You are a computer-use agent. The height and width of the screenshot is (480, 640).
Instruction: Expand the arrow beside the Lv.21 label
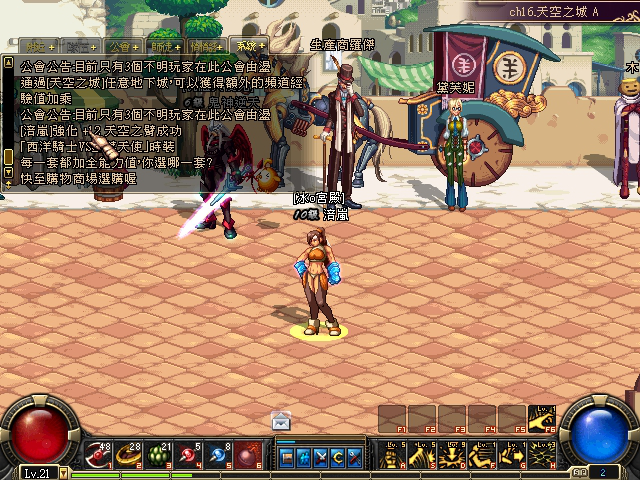(62, 472)
